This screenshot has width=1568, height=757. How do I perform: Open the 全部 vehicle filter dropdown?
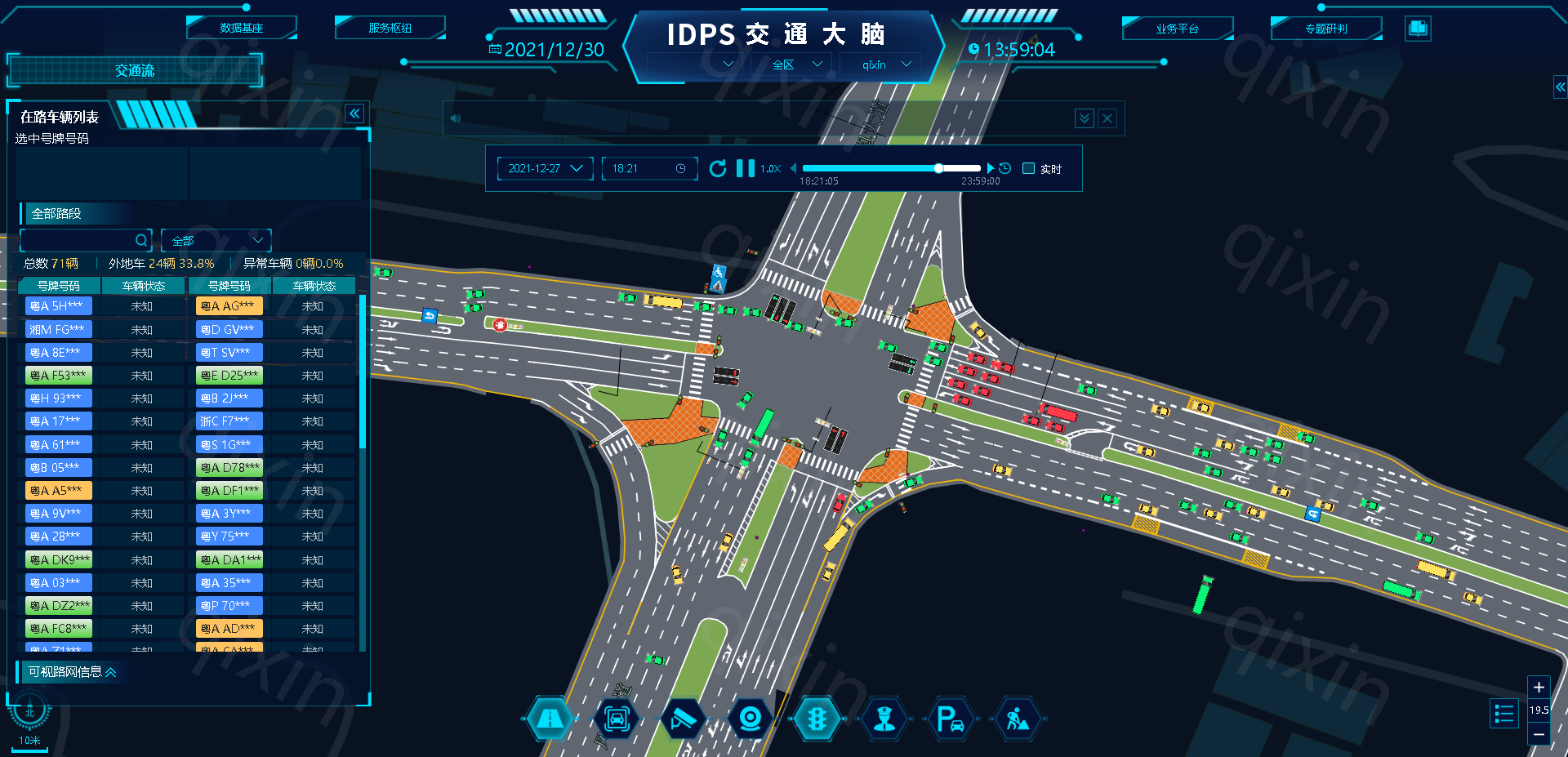216,241
